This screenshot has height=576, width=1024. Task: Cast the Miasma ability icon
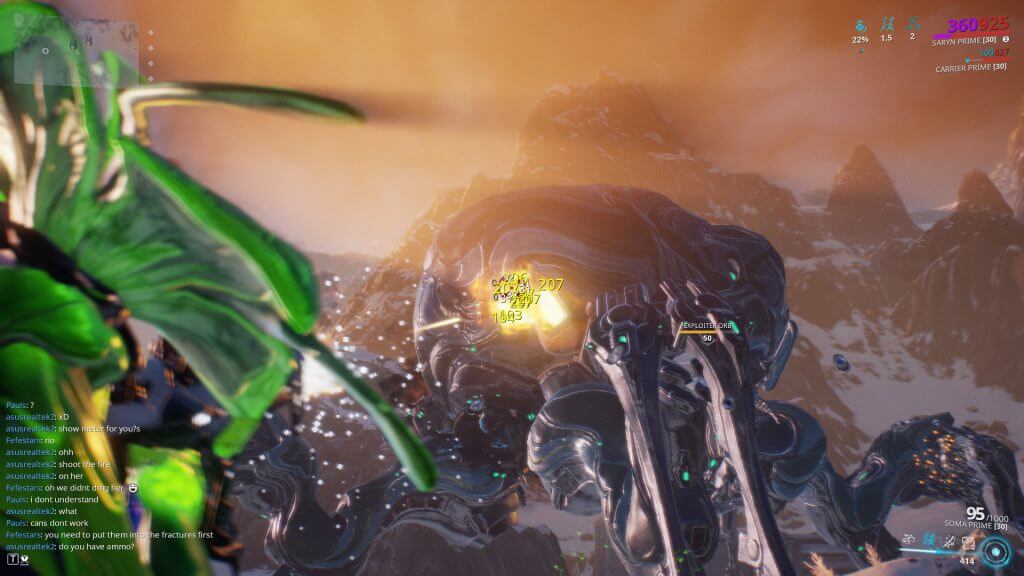pyautogui.click(x=968, y=543)
